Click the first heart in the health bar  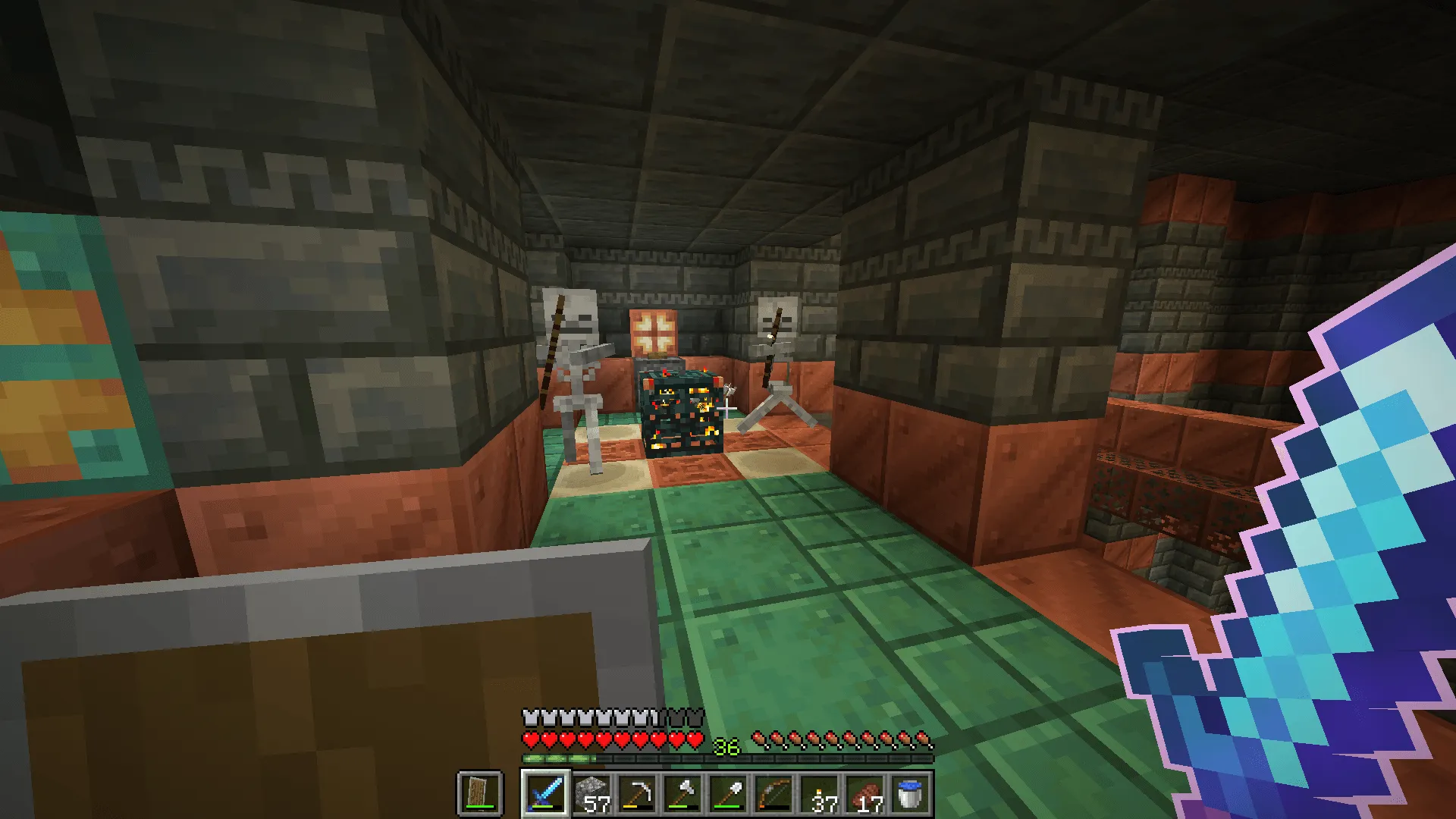531,736
